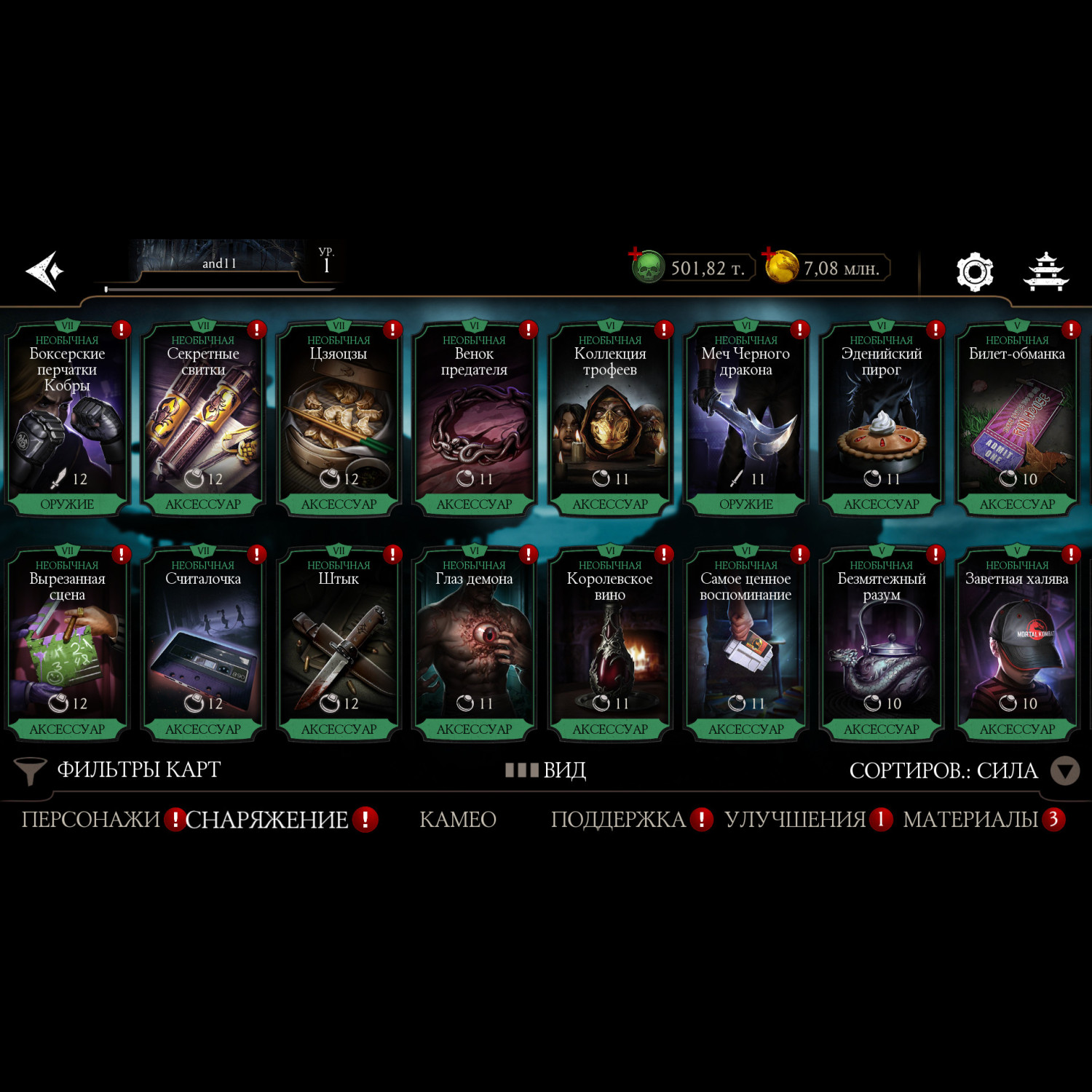Switch to the КАМЕО tab
This screenshot has height=1092, width=1092.
pos(458,820)
